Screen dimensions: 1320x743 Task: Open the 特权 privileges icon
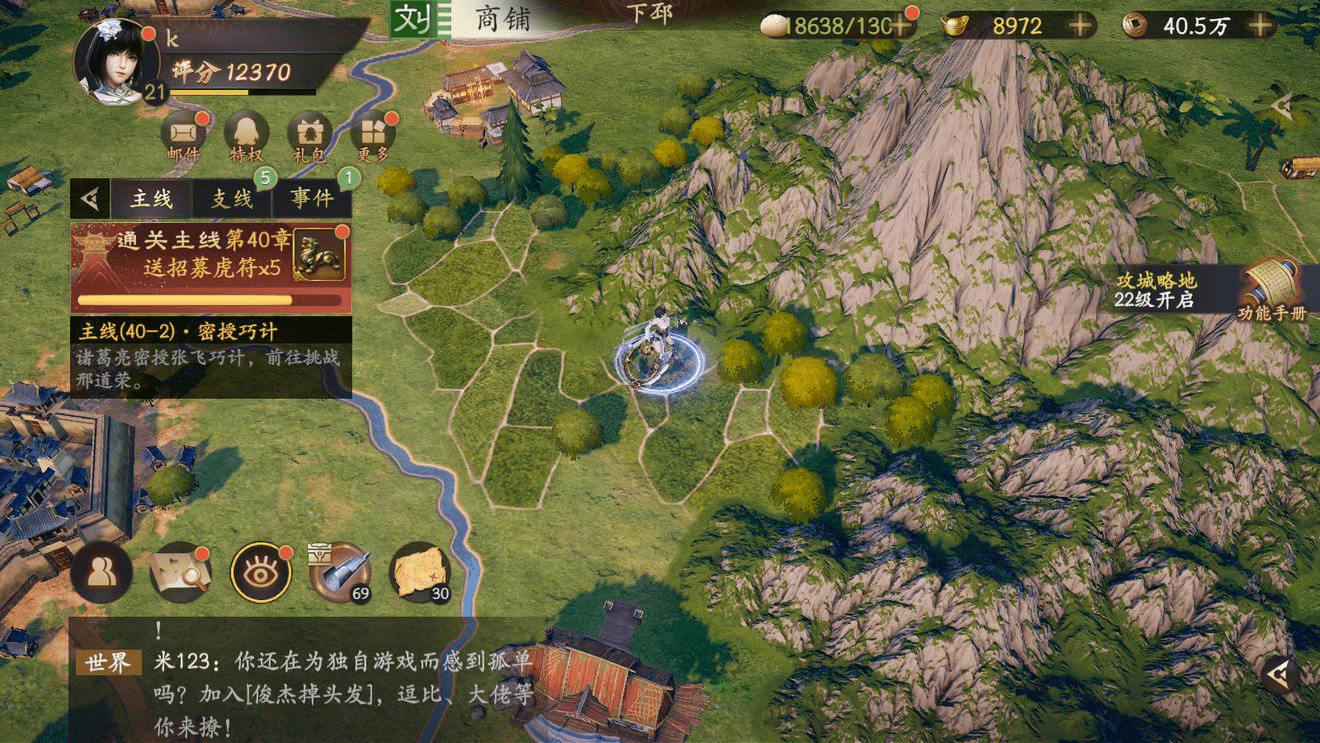pos(246,135)
